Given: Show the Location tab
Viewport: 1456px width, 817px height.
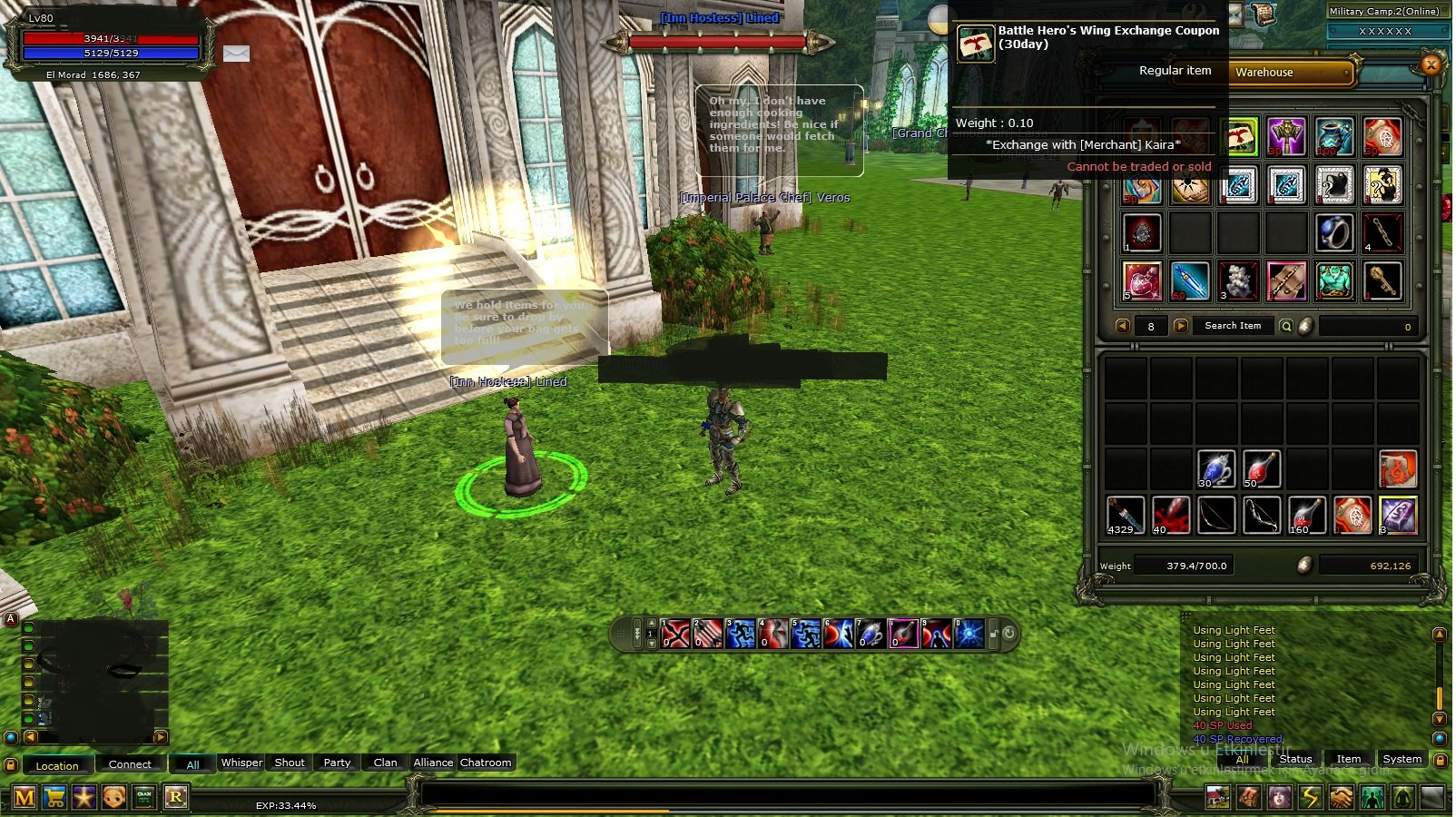Looking at the screenshot, I should click(x=57, y=765).
